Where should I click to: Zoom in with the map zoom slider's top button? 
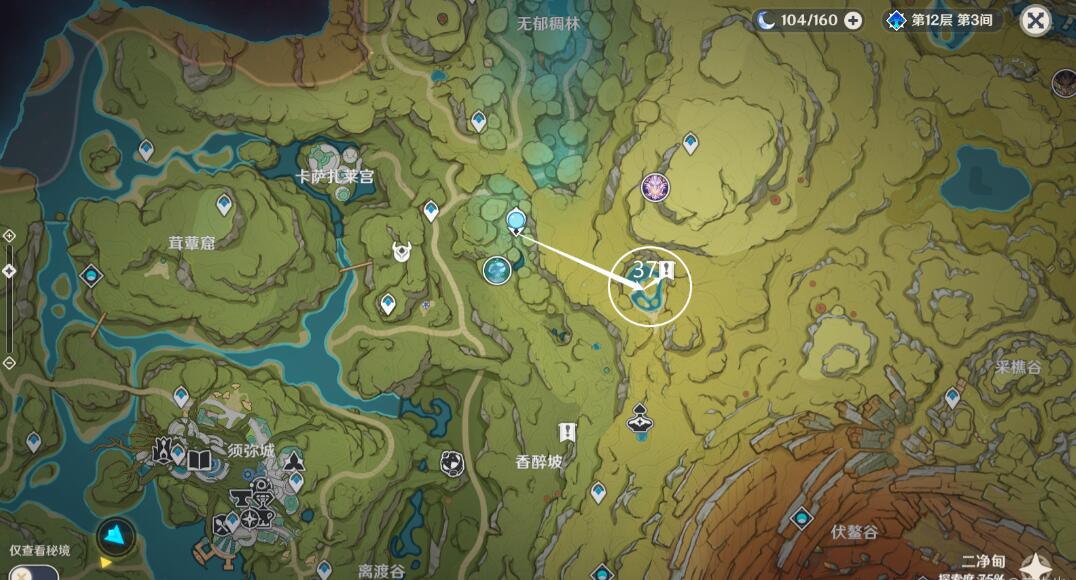[x=9, y=236]
